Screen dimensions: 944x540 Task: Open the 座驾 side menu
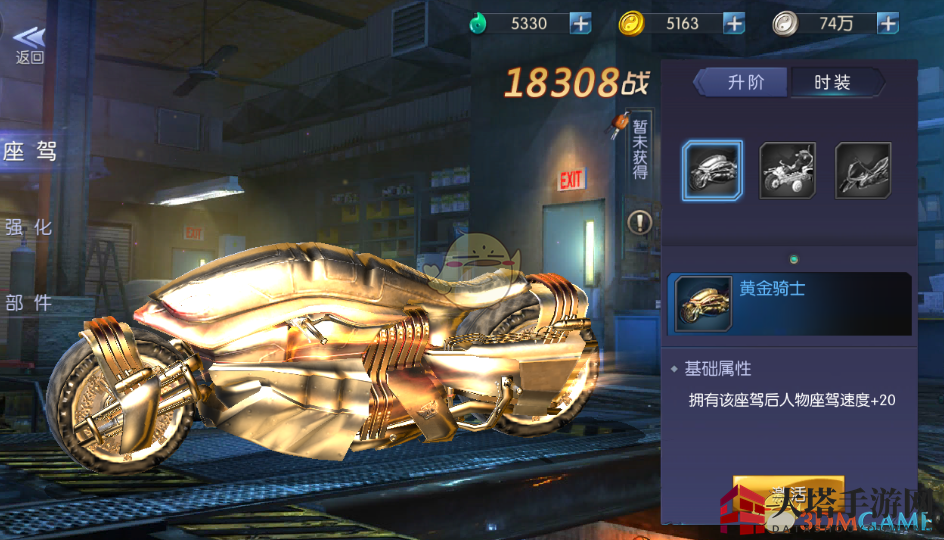click(x=30, y=152)
